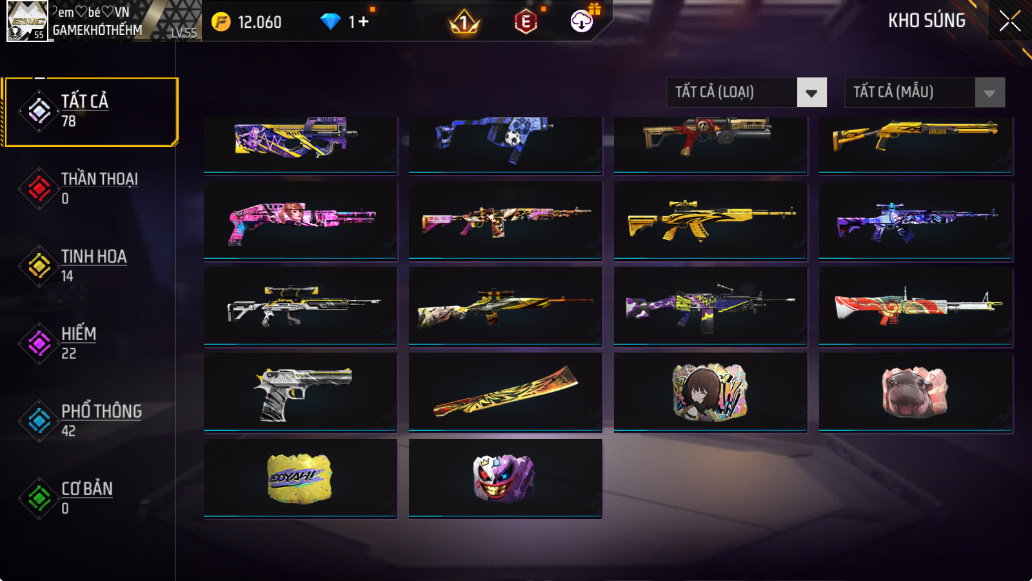Viewport: 1032px width, 581px height.
Task: Close the Kho Súng screen
Action: point(1009,21)
